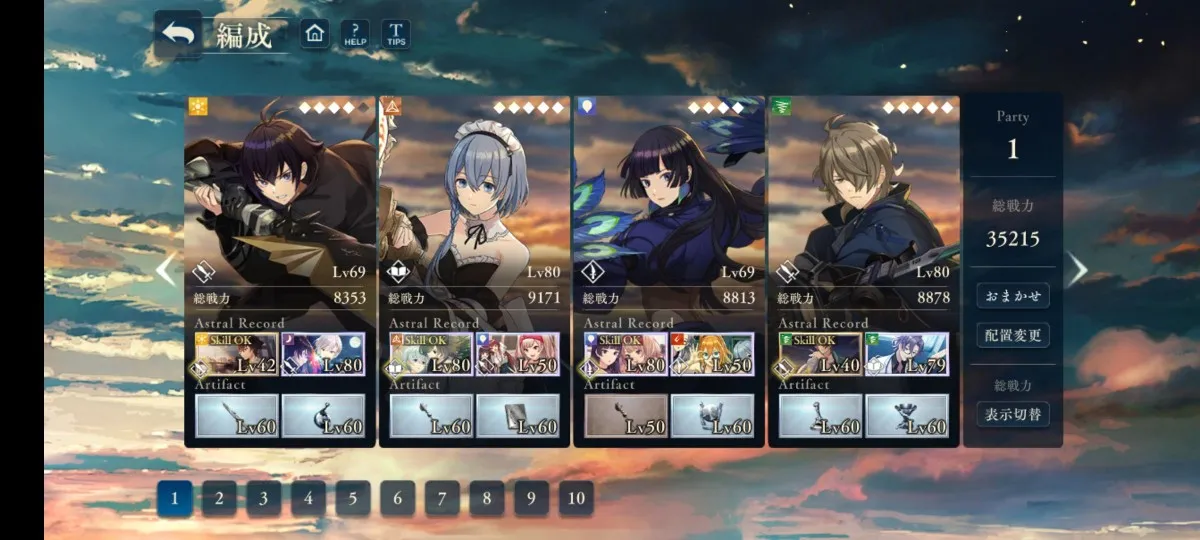Switch to party tab 10

pos(576,498)
